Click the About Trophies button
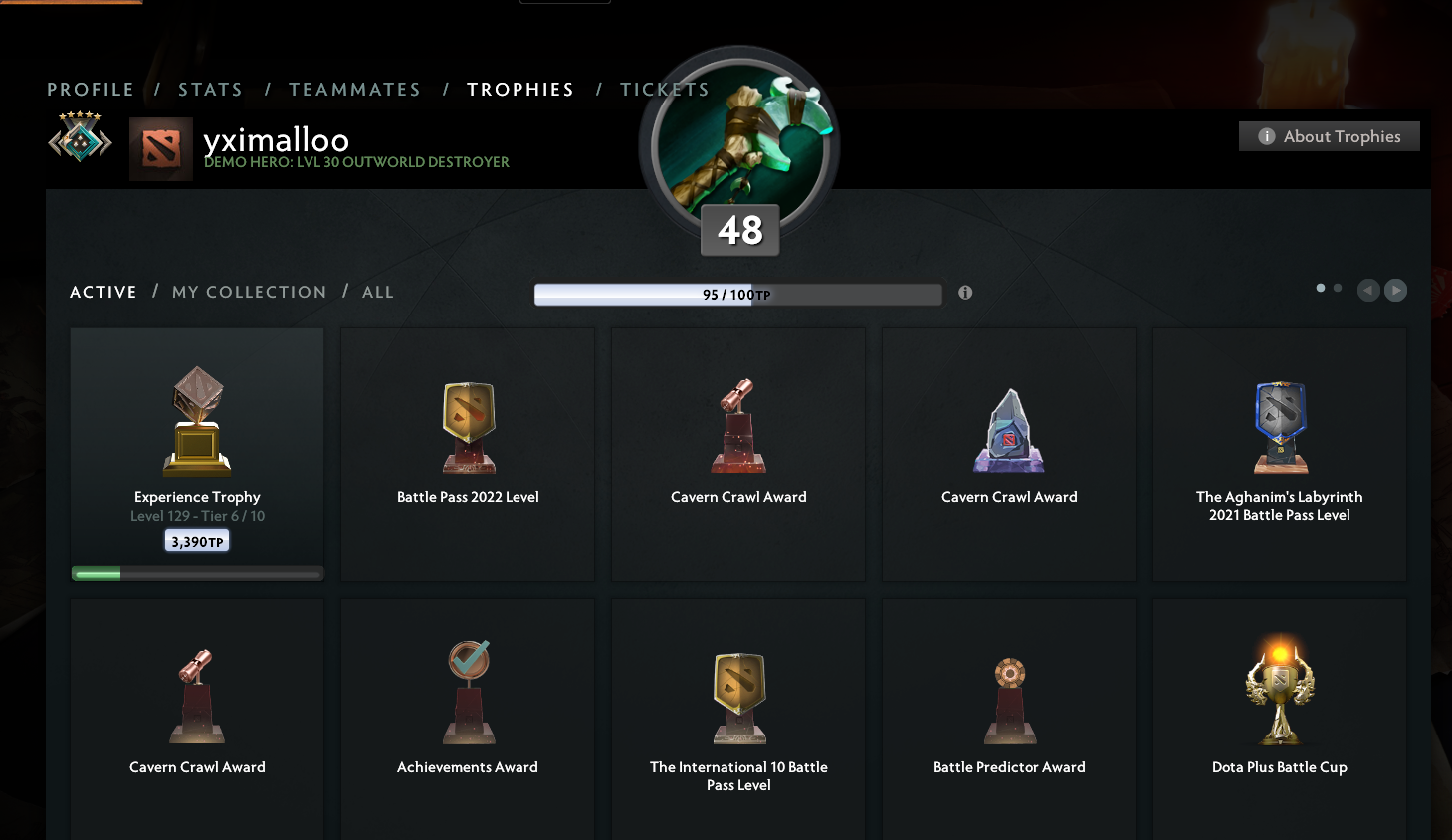1452x840 pixels. tap(1329, 135)
